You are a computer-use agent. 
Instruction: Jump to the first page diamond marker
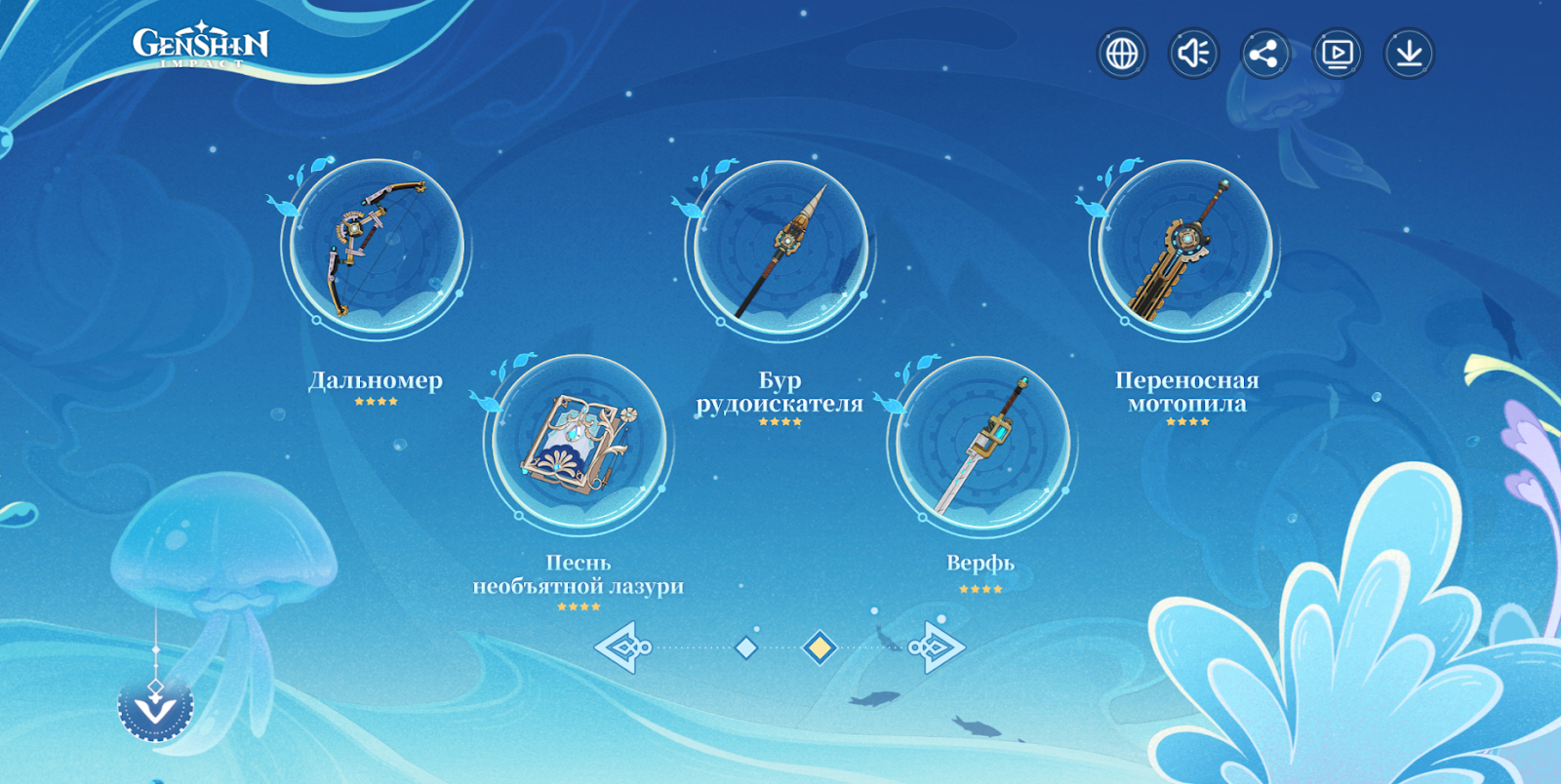[x=746, y=647]
